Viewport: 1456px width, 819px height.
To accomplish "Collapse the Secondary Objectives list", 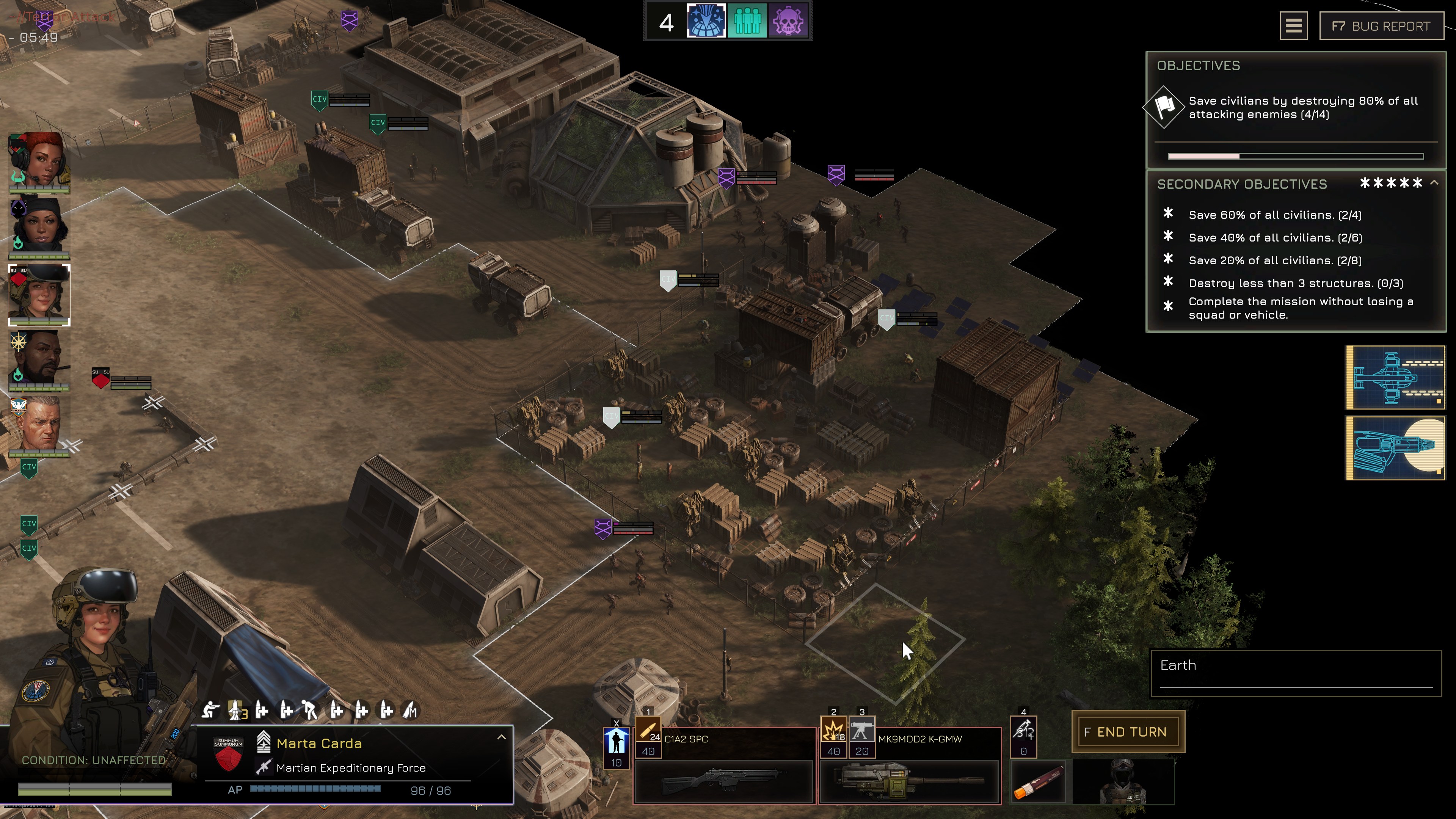I will [x=1434, y=182].
